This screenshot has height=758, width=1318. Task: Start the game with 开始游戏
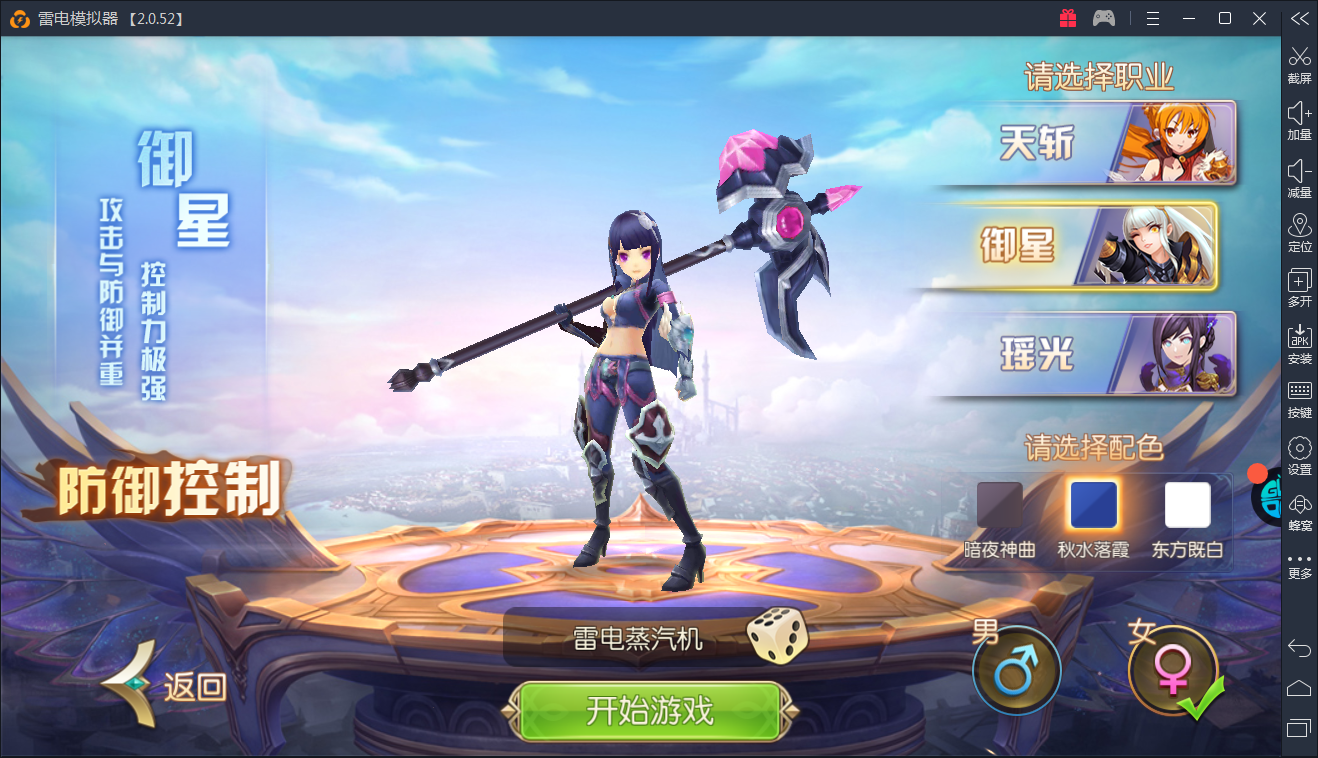[649, 711]
